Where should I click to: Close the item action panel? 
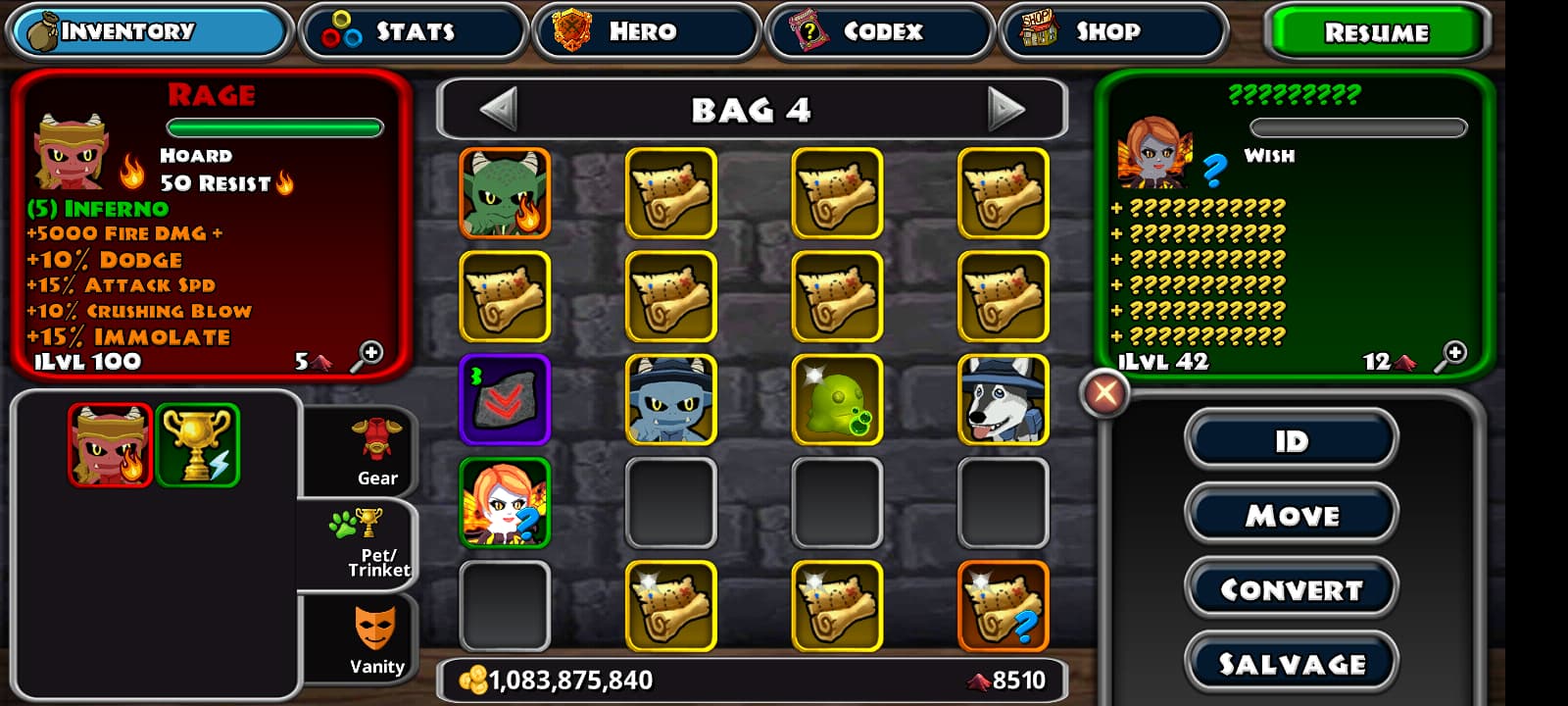click(1104, 394)
